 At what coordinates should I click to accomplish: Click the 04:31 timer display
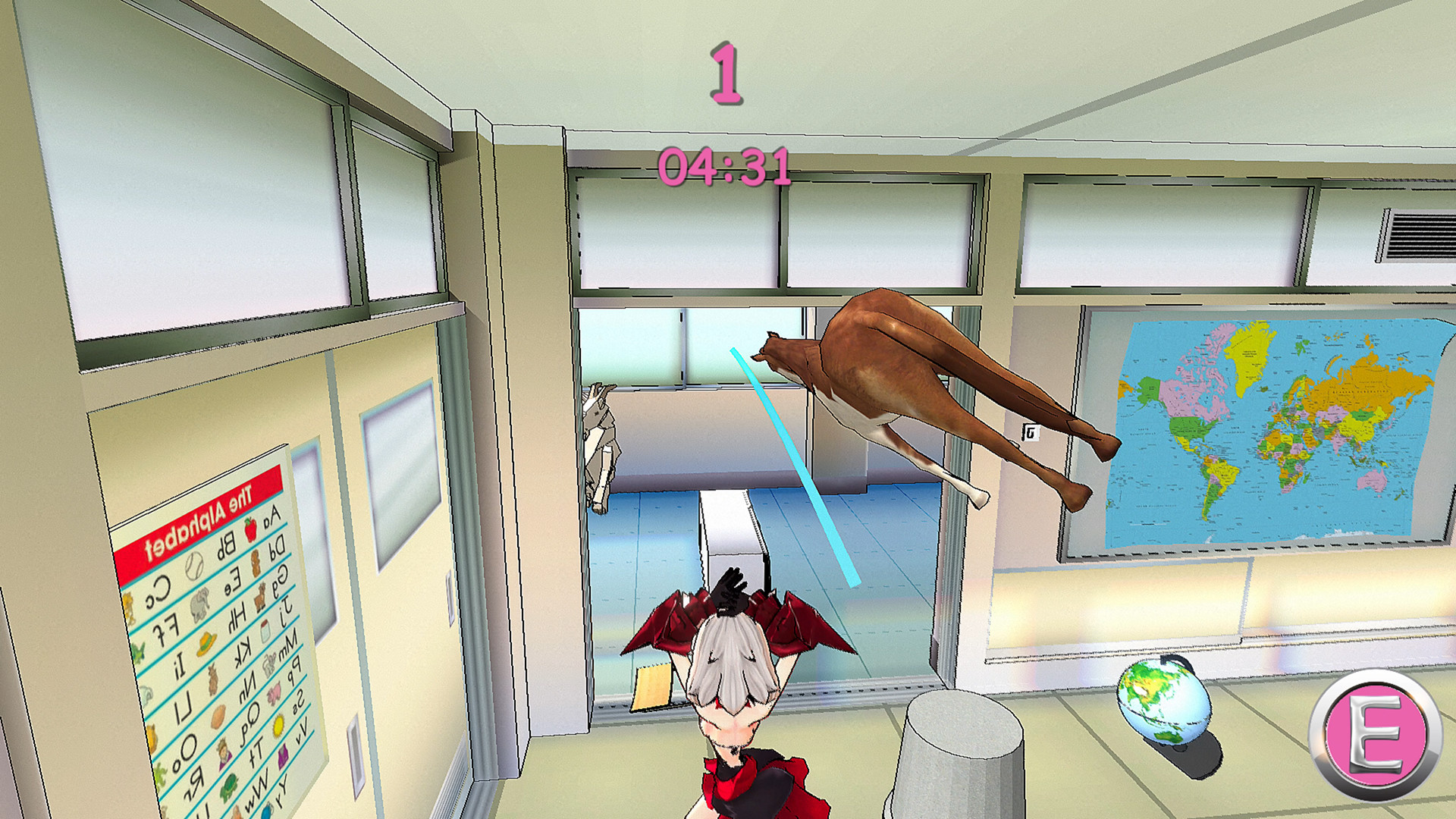tap(724, 165)
